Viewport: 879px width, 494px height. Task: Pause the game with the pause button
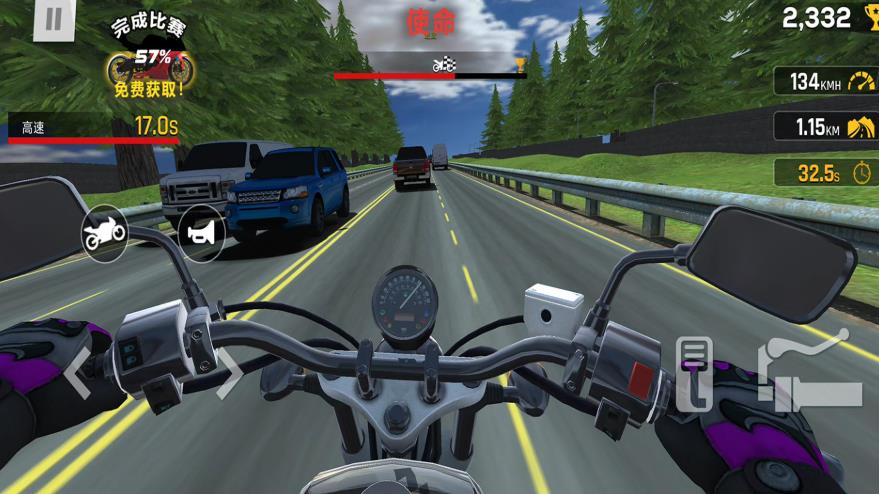pos(54,20)
